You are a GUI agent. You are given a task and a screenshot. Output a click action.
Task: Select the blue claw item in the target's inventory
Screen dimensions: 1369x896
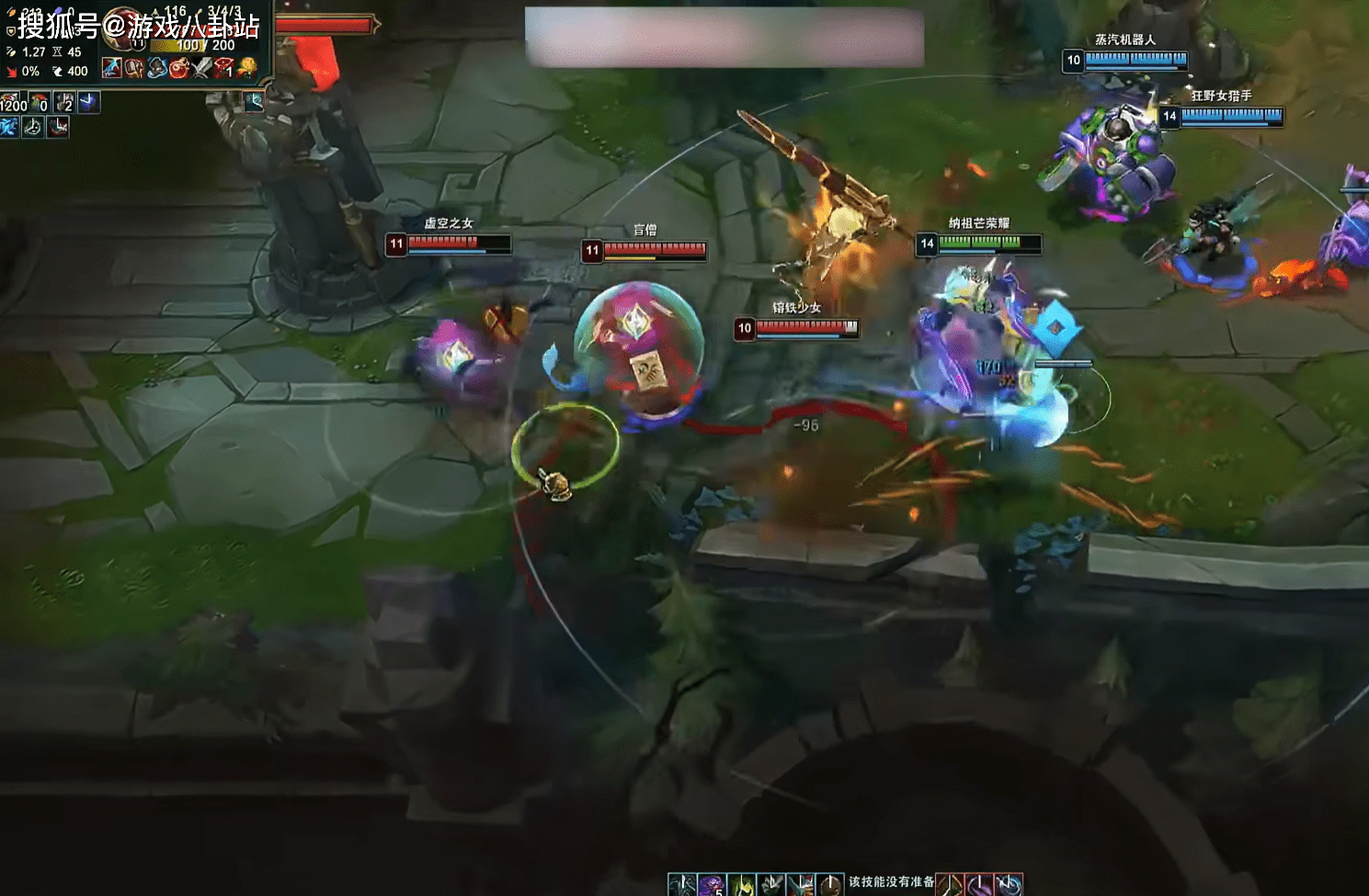coord(111,67)
